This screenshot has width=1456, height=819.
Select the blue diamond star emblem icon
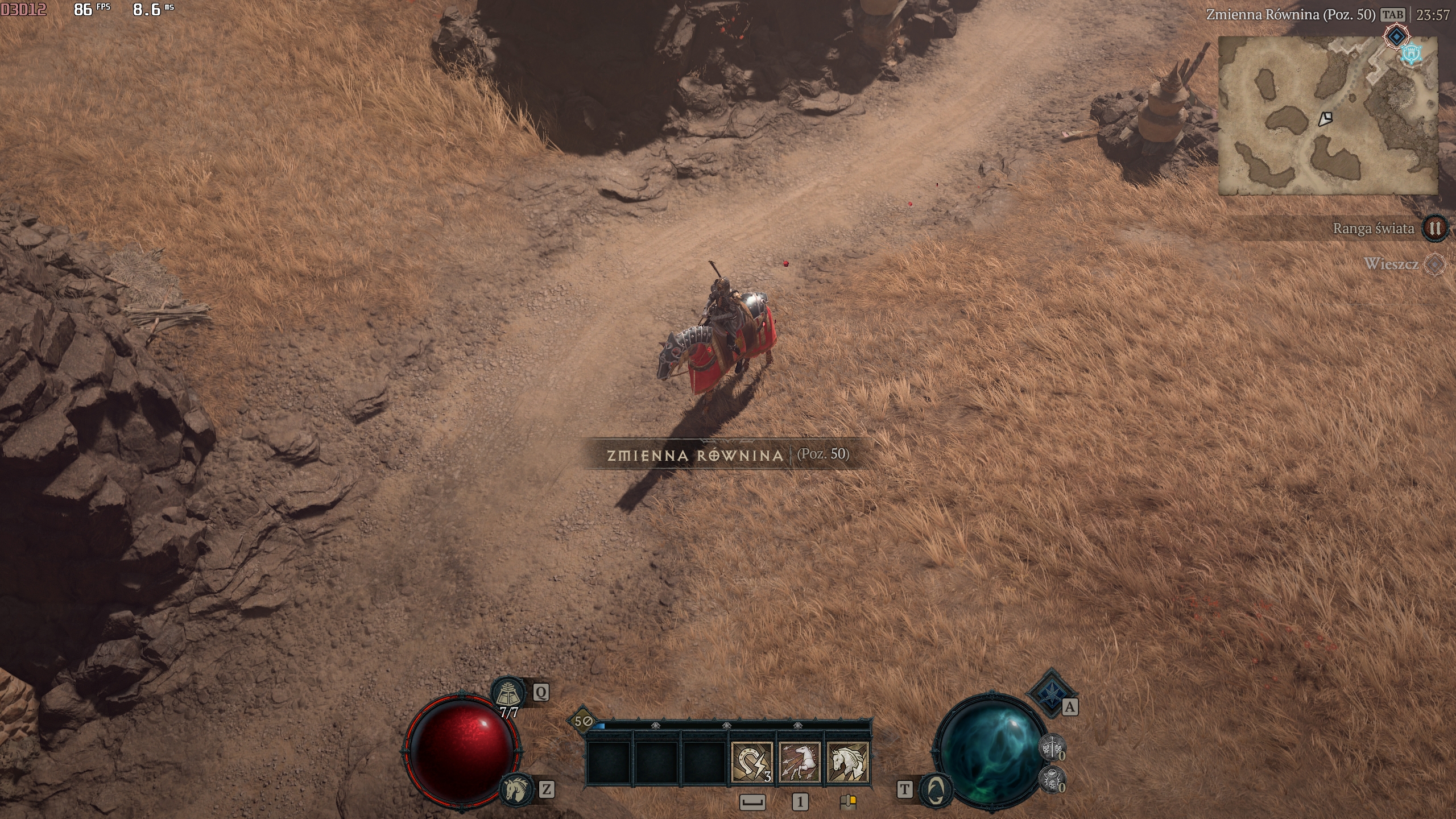point(1051,692)
